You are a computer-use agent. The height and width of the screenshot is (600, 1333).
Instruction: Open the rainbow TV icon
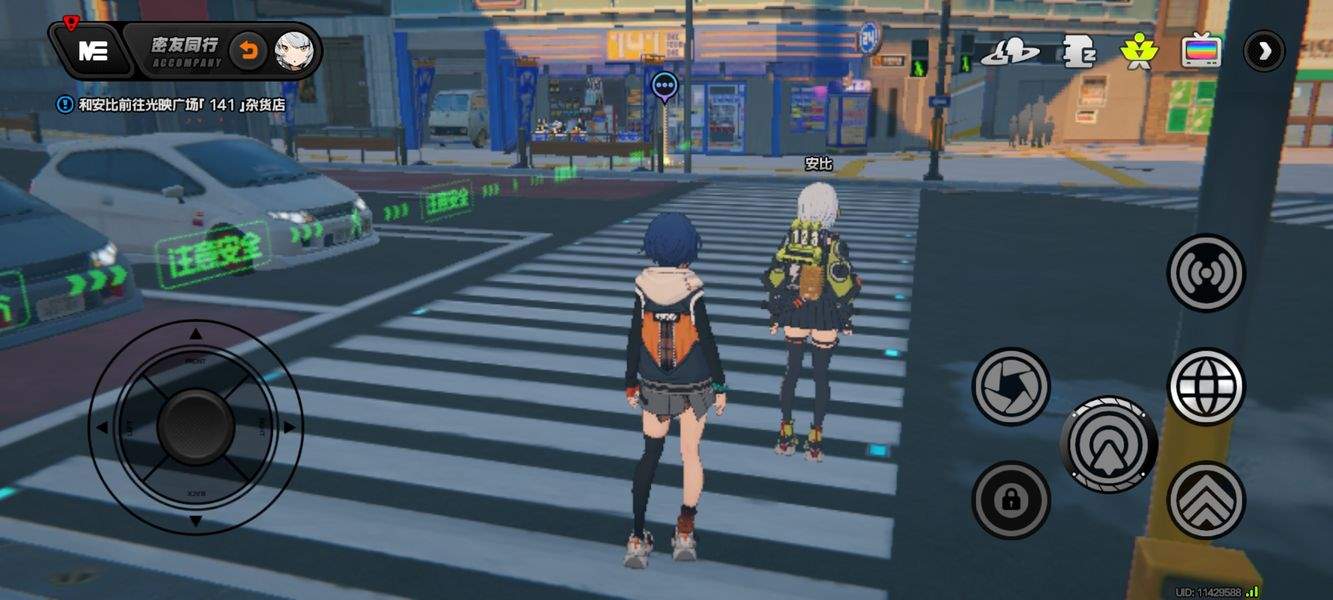[1201, 51]
